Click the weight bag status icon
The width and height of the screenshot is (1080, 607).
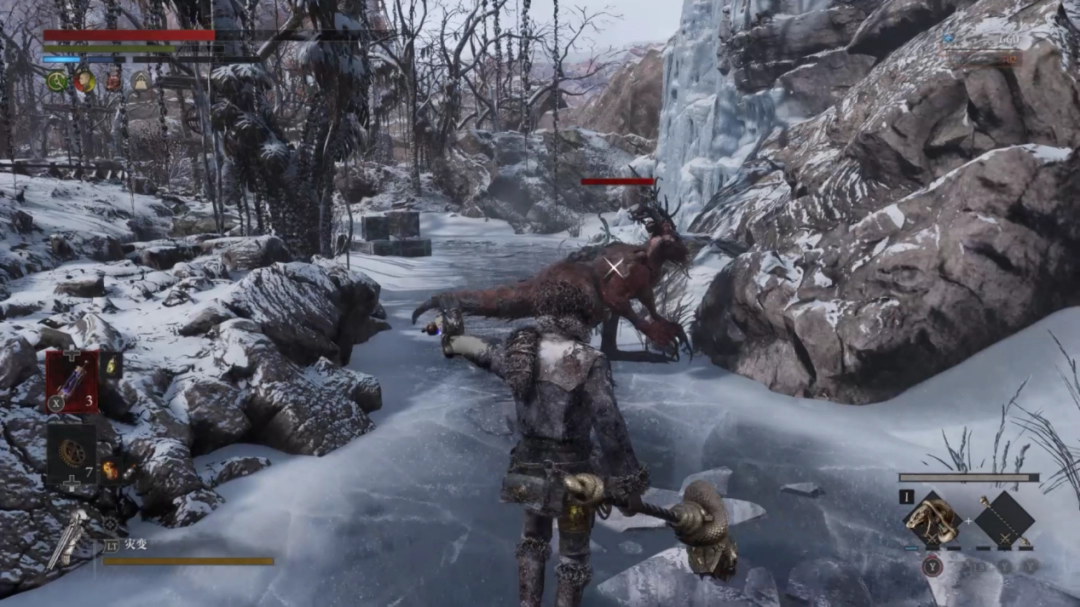(x=141, y=82)
